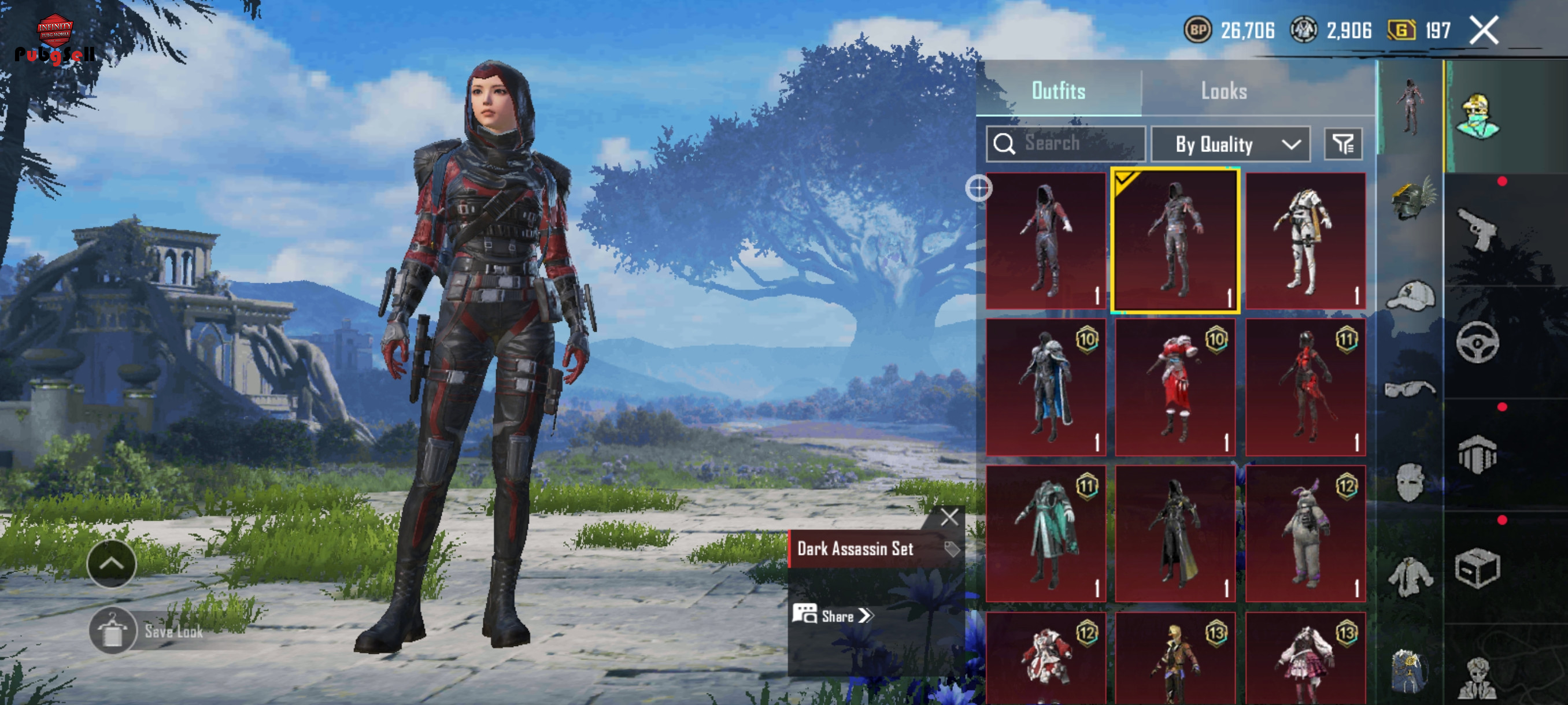The image size is (1568, 705).
Task: Choose the teal robe outfit
Action: (1046, 533)
